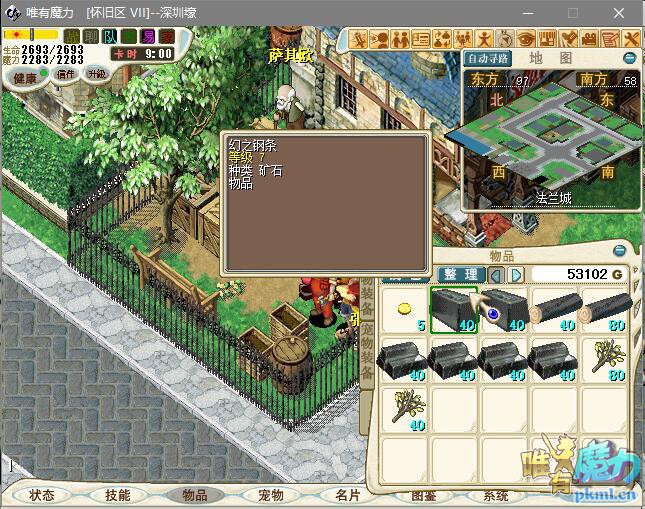This screenshot has height=509, width=645.
Task: Open the 技能 skills menu
Action: (x=118, y=495)
